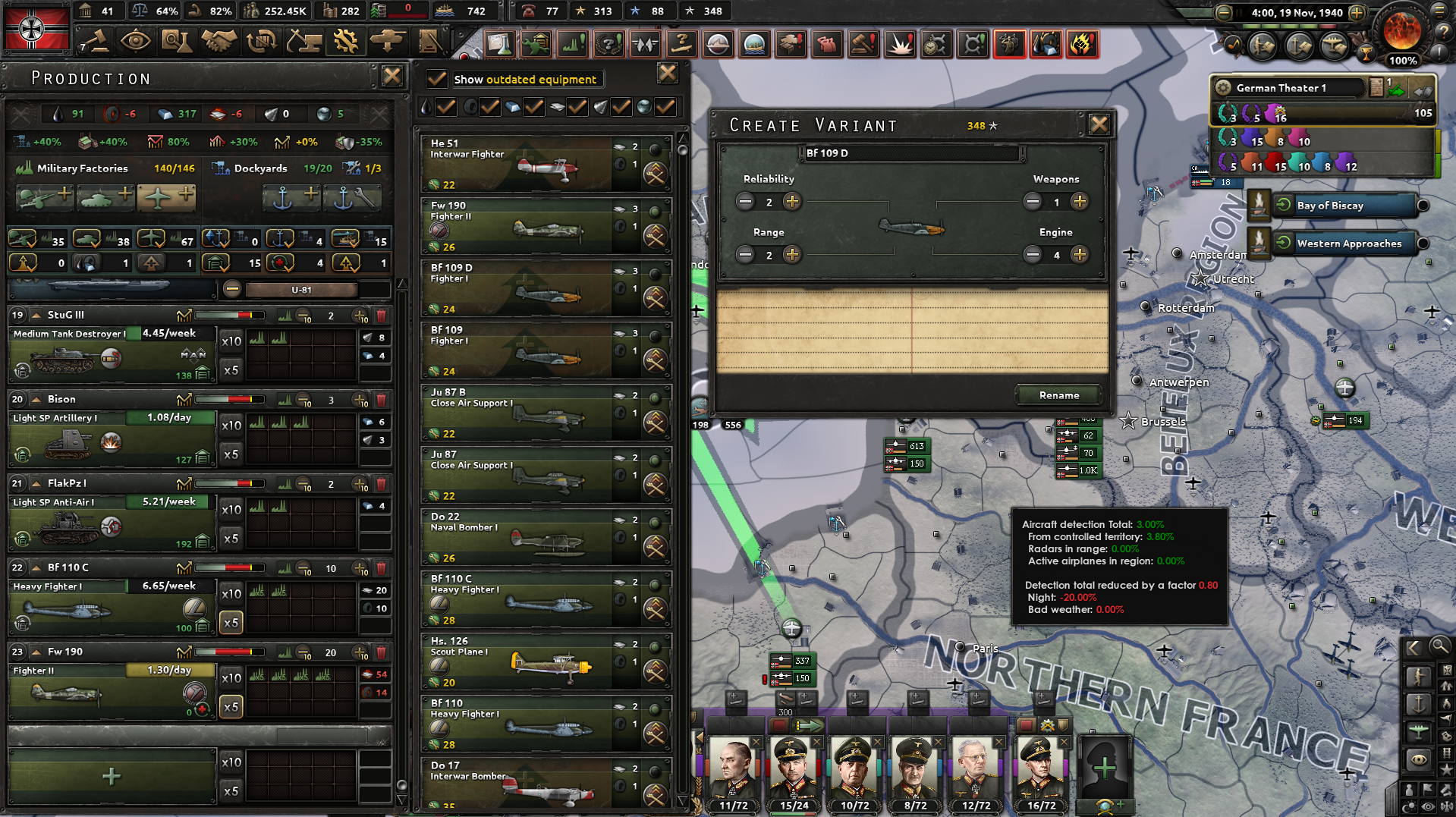
Task: Open the magnifier search on the map
Action: click(x=1439, y=647)
